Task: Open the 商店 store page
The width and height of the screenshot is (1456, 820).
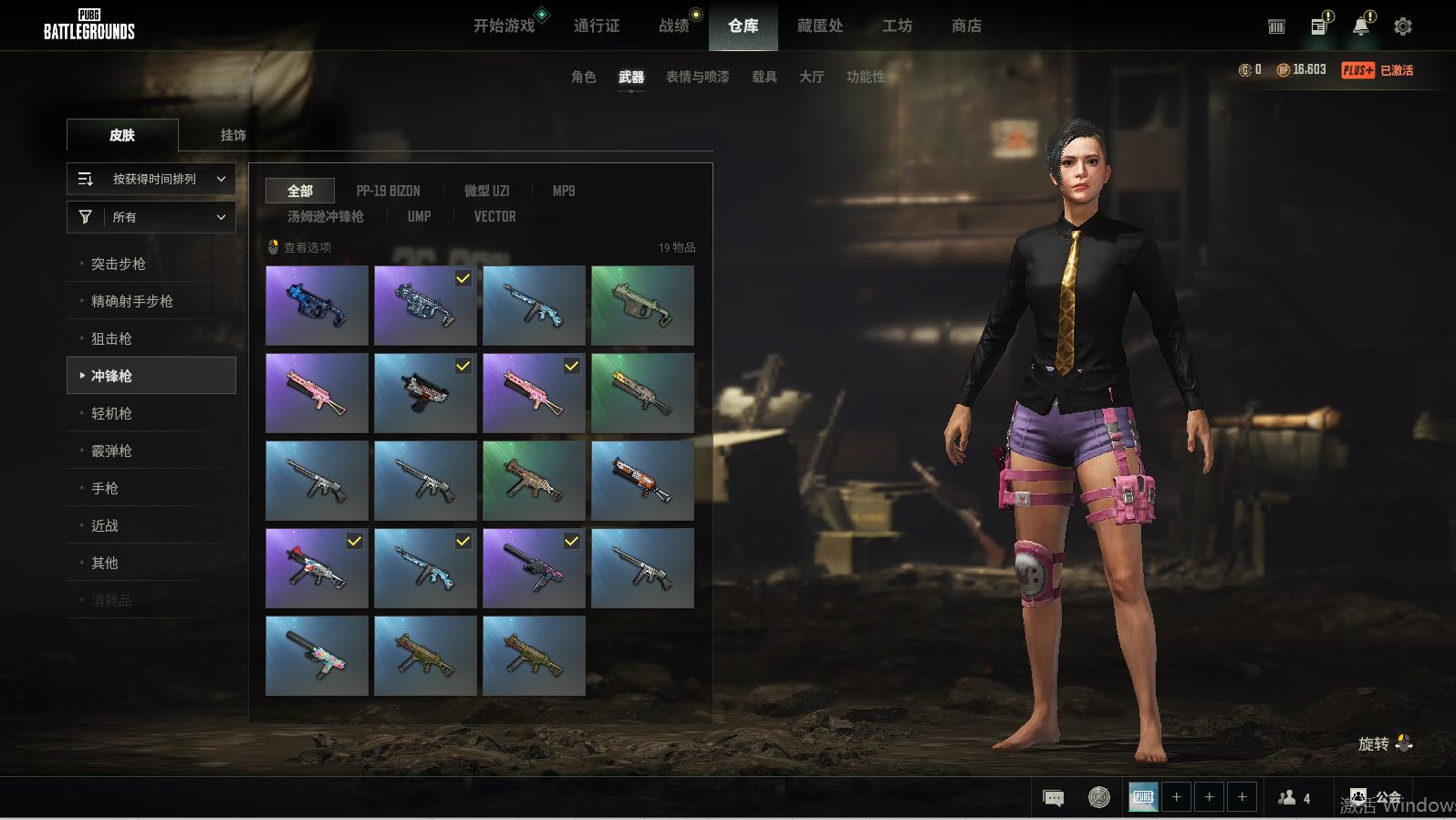Action: (966, 26)
